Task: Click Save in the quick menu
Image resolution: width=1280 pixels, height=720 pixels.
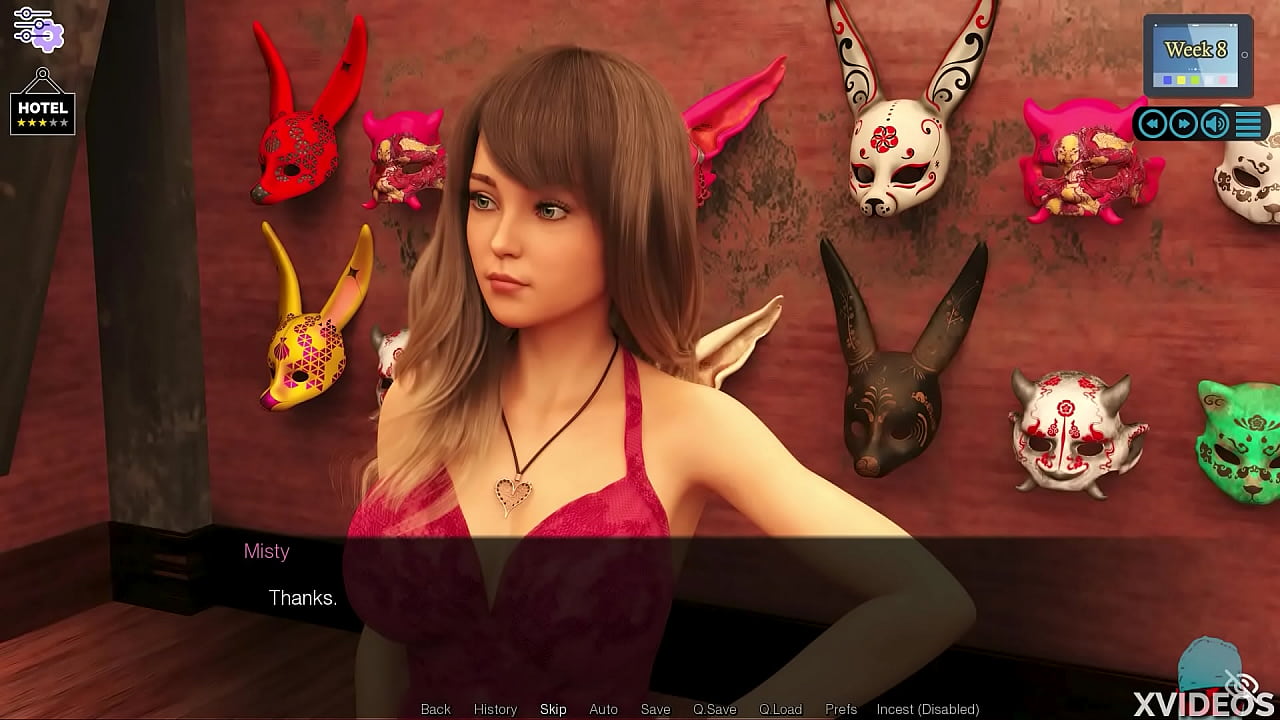Action: point(656,708)
